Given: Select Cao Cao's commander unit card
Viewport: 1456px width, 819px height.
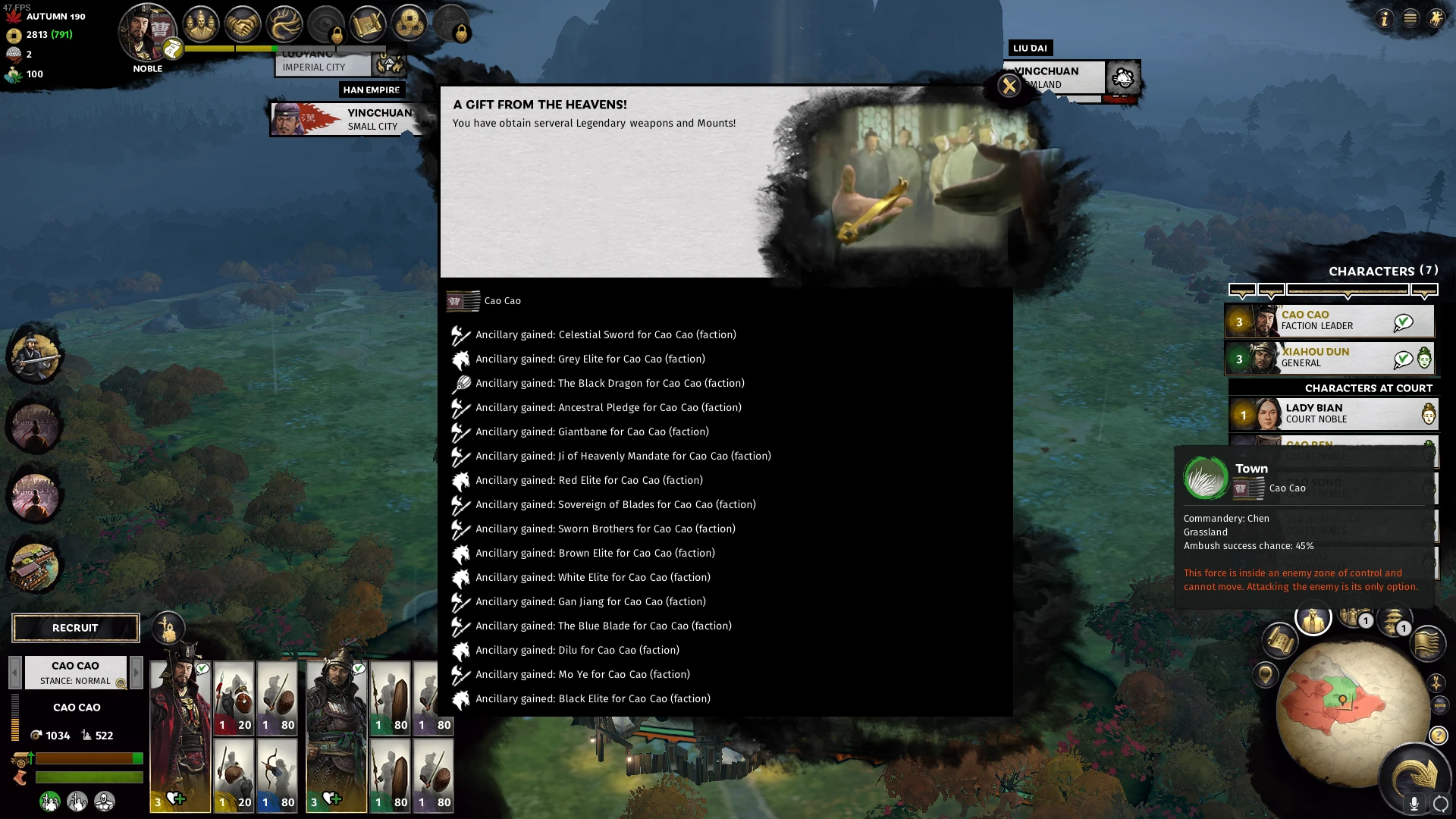Looking at the screenshot, I should [x=180, y=736].
